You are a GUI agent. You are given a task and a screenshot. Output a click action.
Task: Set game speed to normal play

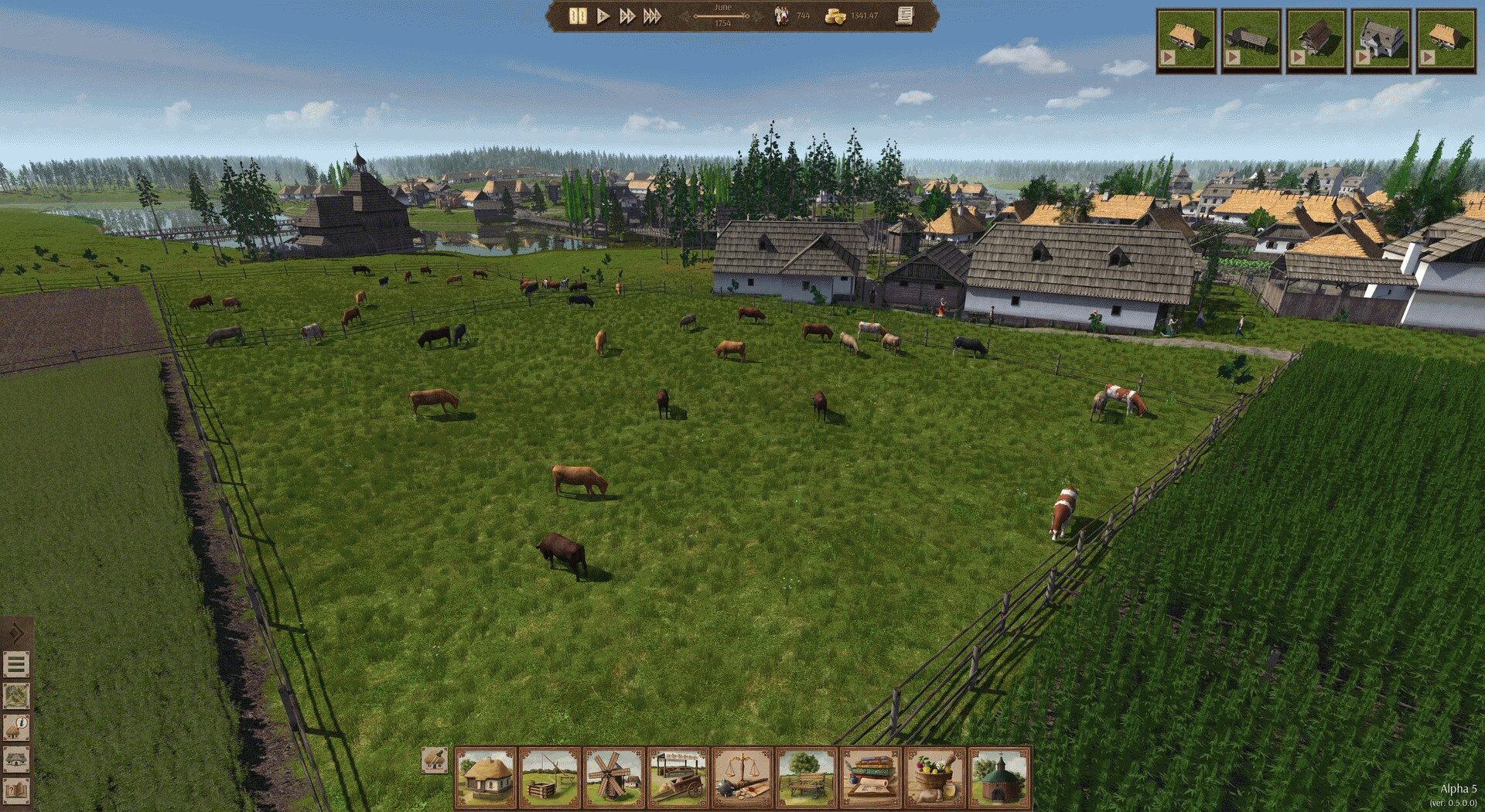(x=603, y=16)
